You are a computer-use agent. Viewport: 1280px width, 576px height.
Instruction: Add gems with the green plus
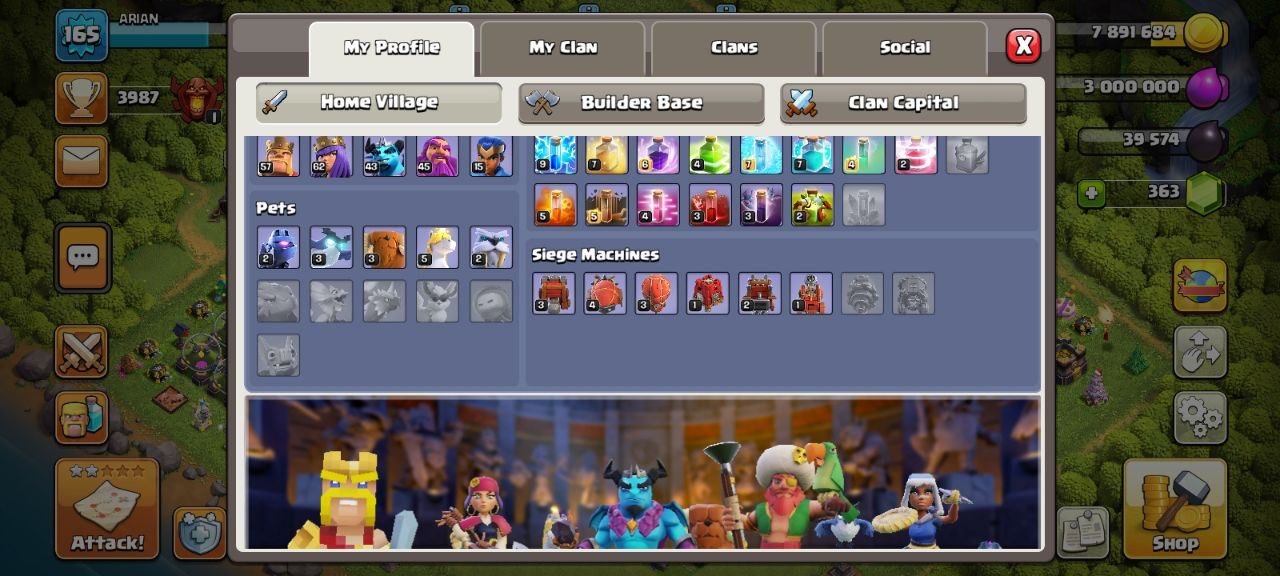pos(1091,193)
